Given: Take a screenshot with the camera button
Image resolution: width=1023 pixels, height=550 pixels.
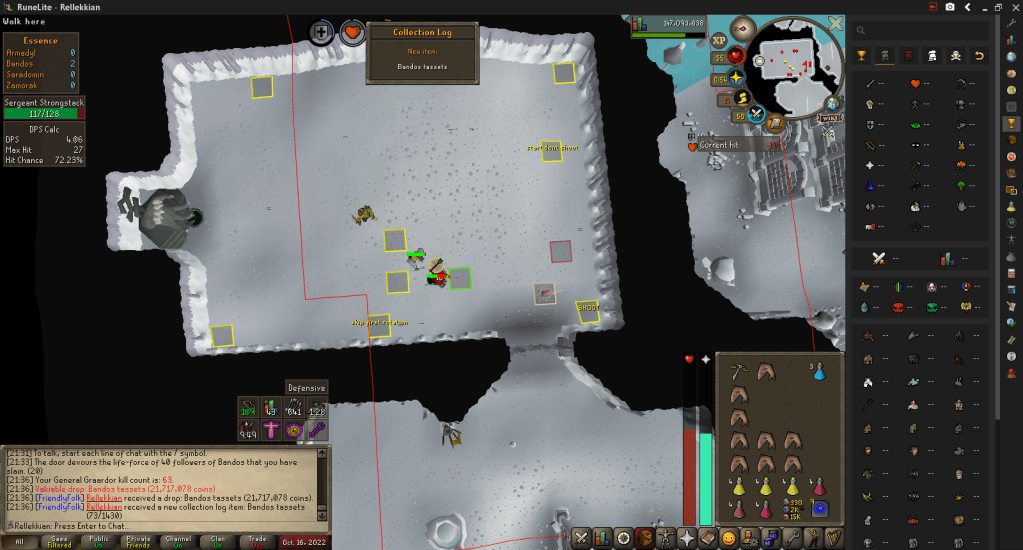Looking at the screenshot, I should 949,7.
